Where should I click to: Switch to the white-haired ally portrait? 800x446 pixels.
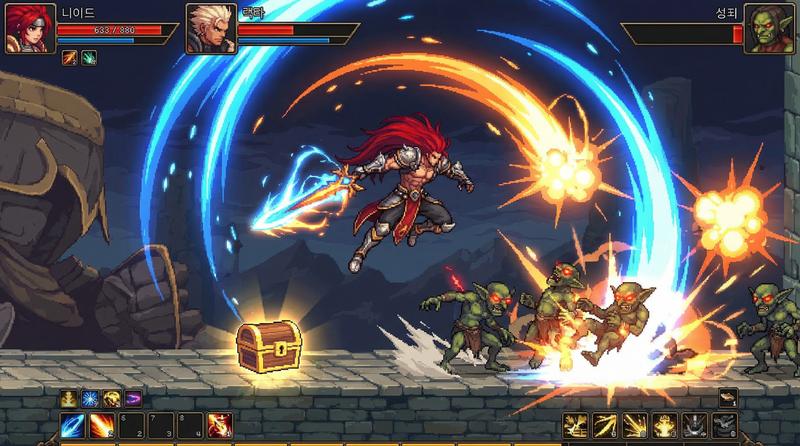(x=209, y=28)
